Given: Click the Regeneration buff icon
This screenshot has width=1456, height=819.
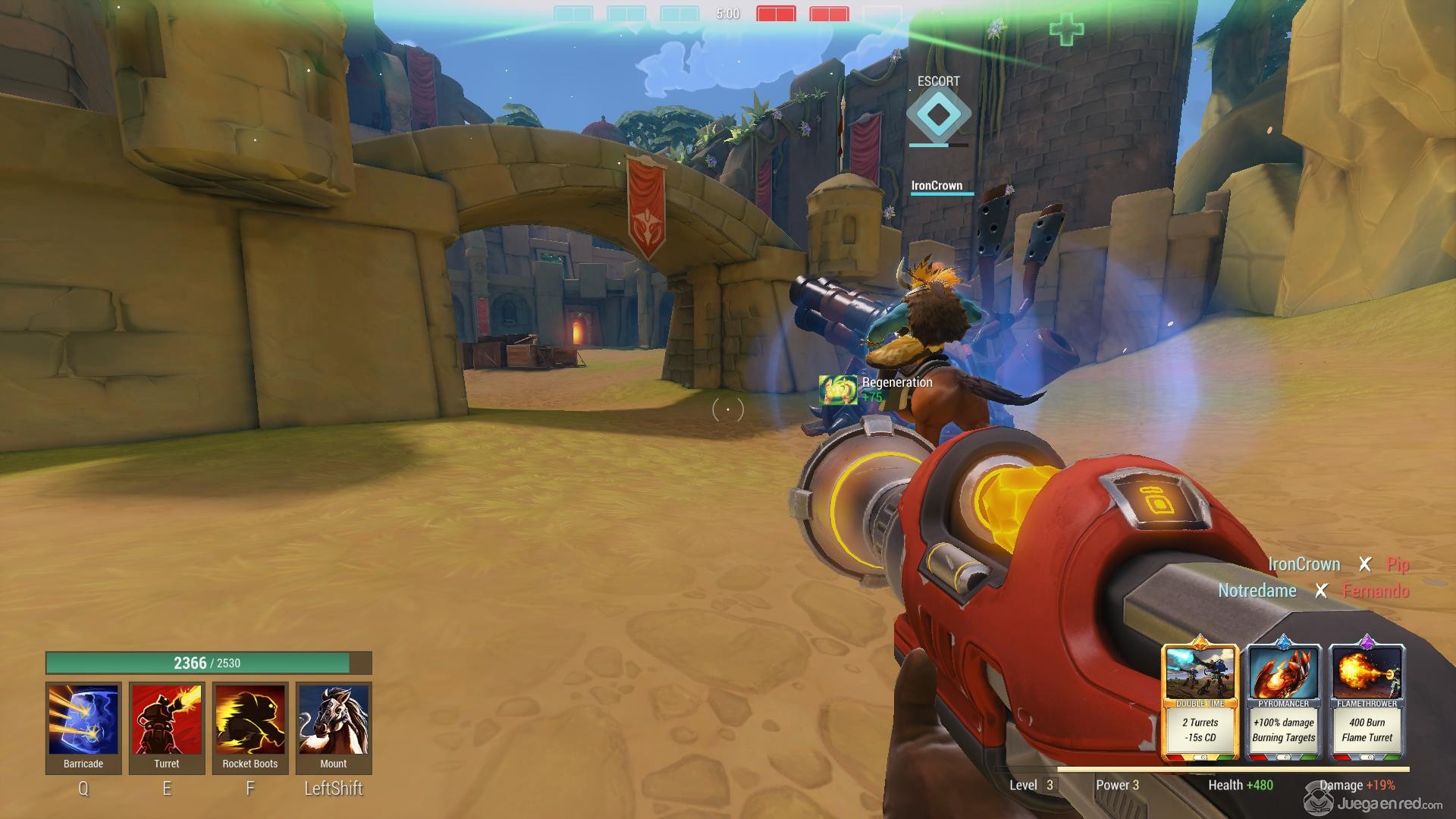Looking at the screenshot, I should (838, 390).
